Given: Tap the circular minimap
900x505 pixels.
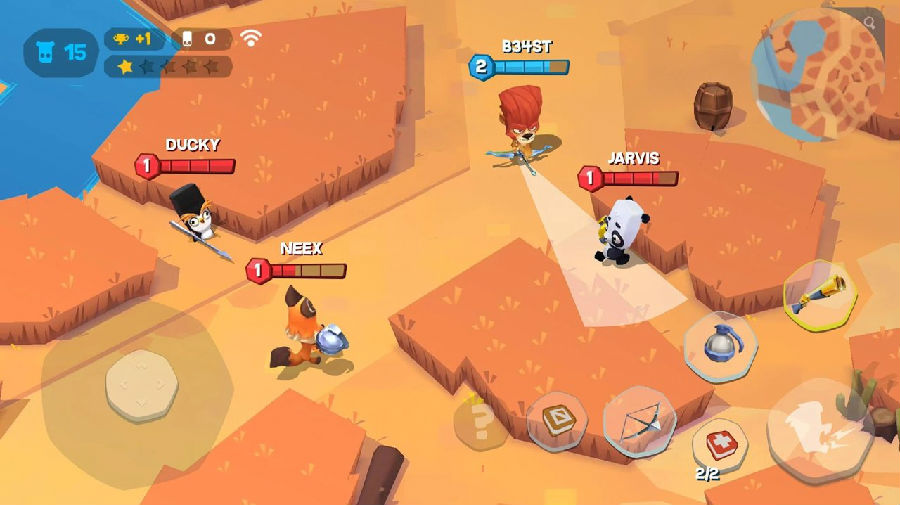Looking at the screenshot, I should click(x=816, y=73).
